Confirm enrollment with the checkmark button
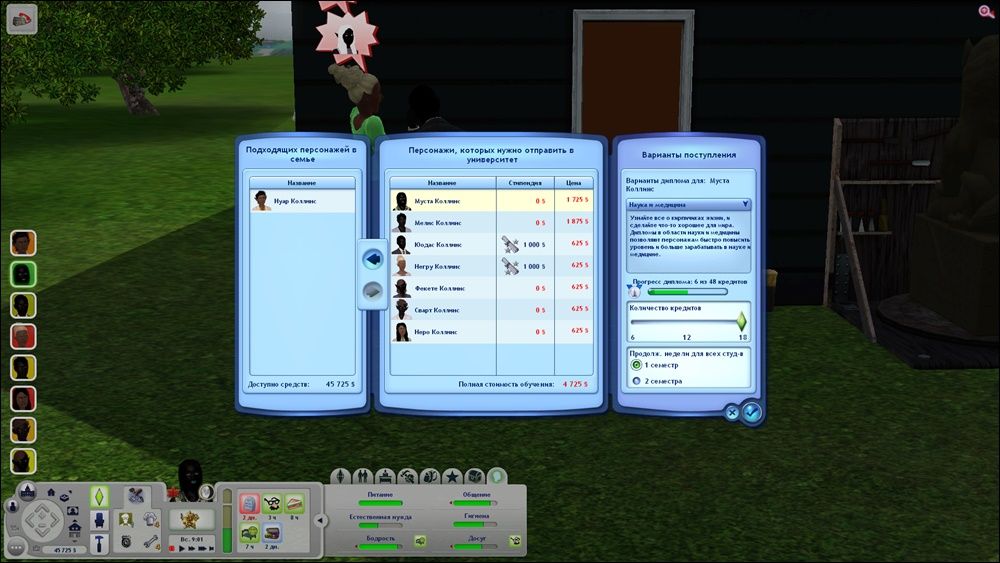This screenshot has height=563, width=1000. point(752,411)
